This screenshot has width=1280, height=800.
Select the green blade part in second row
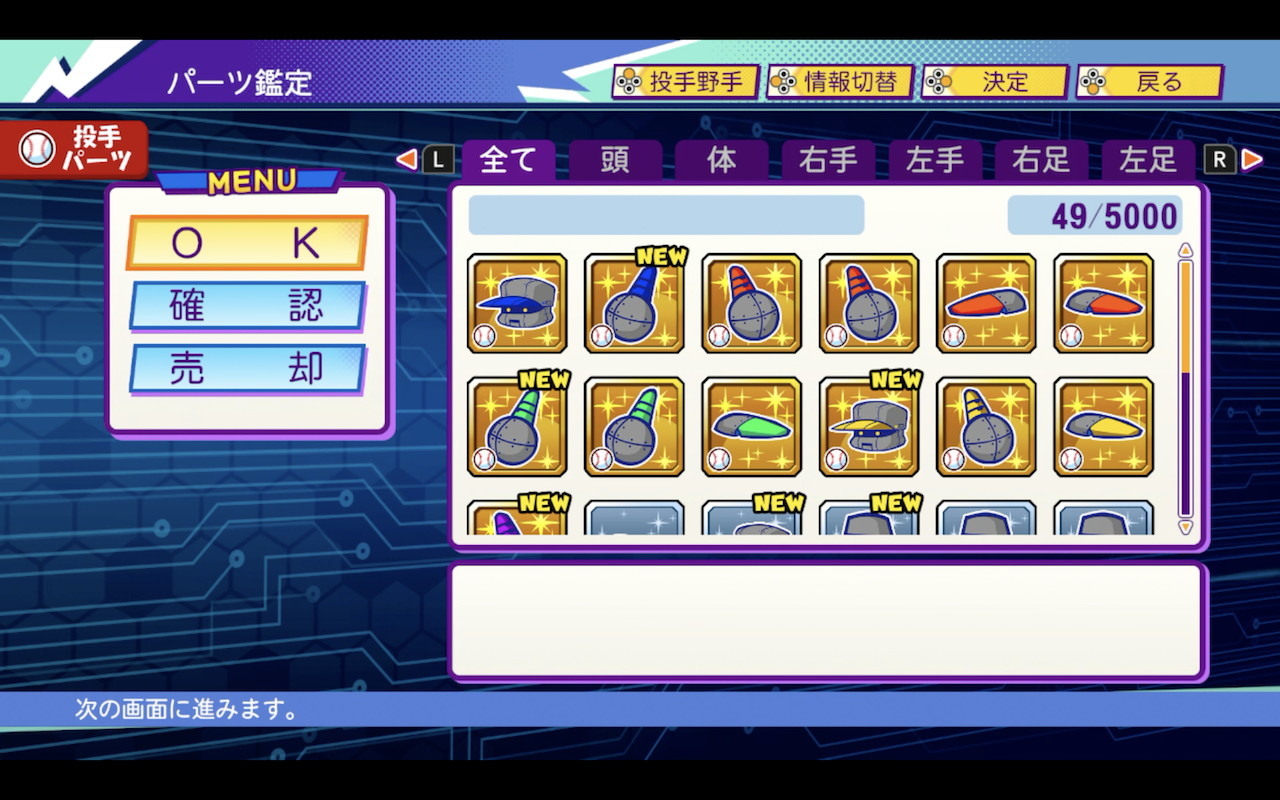[x=751, y=425]
